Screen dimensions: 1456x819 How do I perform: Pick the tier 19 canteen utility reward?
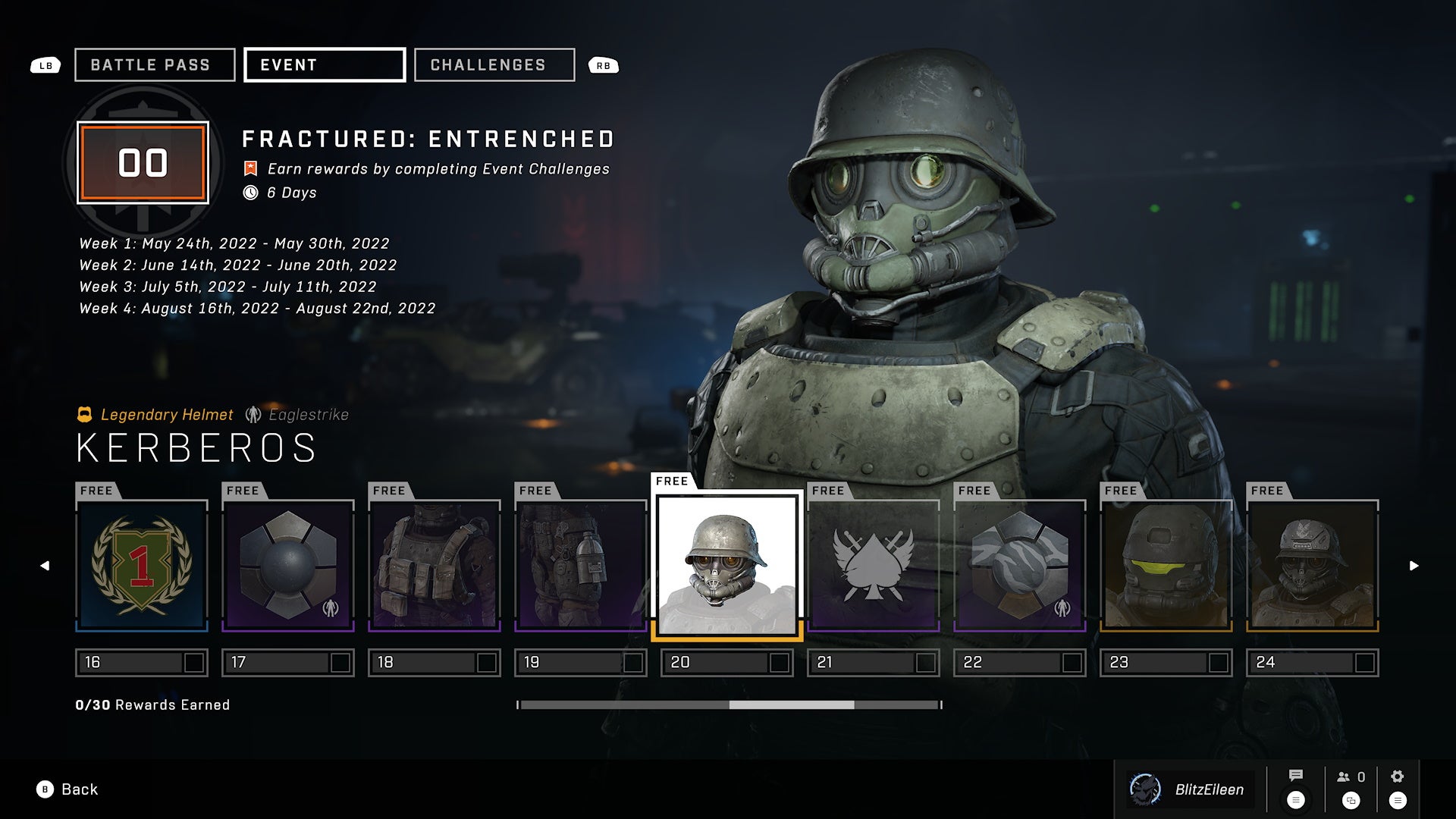coord(581,565)
